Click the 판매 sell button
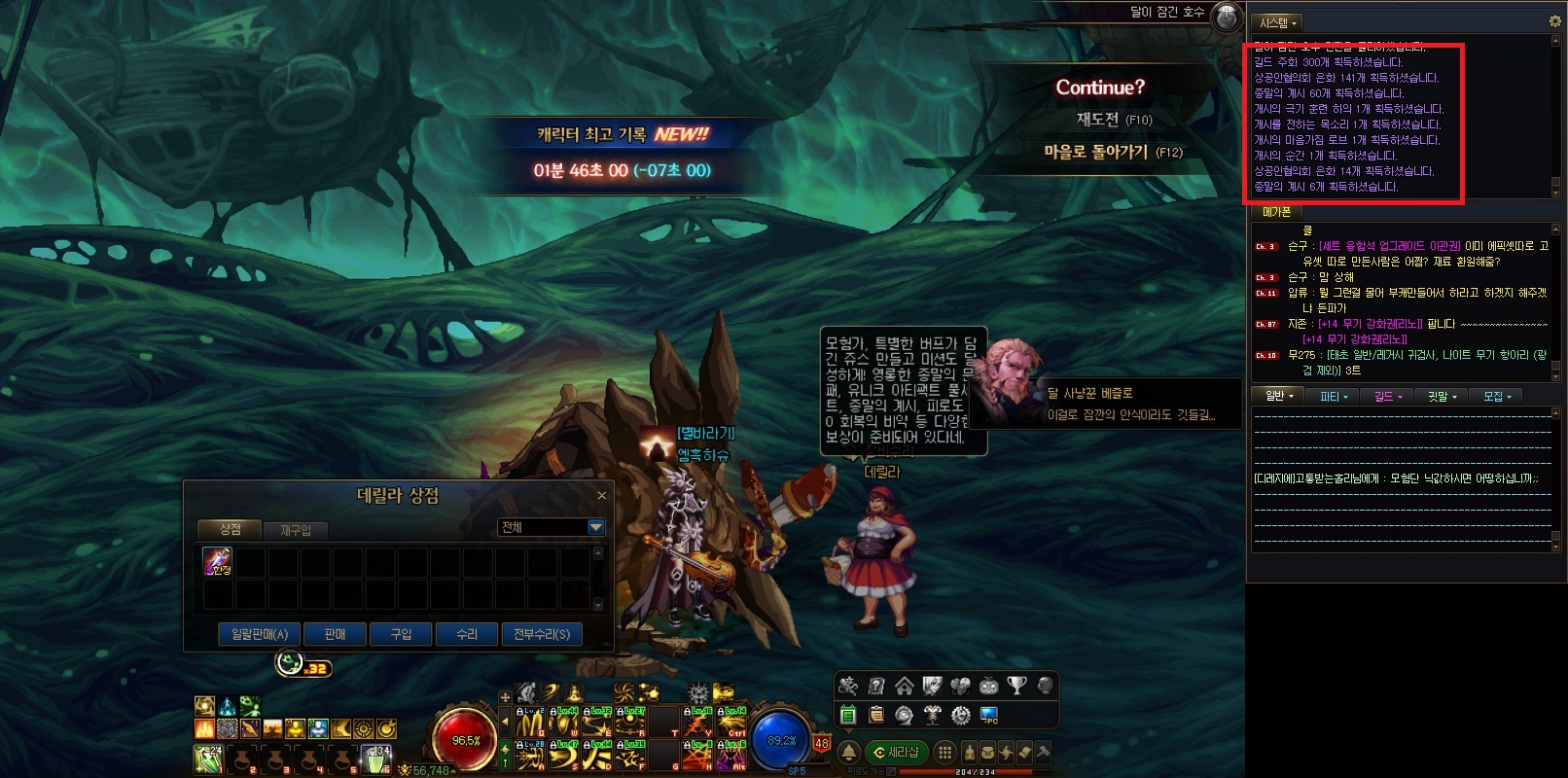This screenshot has width=1568, height=778. pos(335,634)
